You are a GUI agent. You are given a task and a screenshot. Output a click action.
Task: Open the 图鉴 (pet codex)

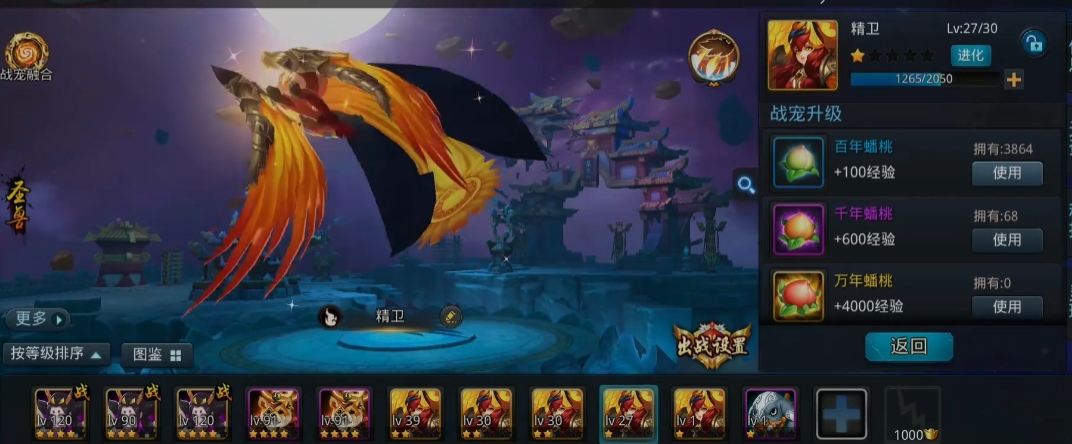pyautogui.click(x=156, y=354)
